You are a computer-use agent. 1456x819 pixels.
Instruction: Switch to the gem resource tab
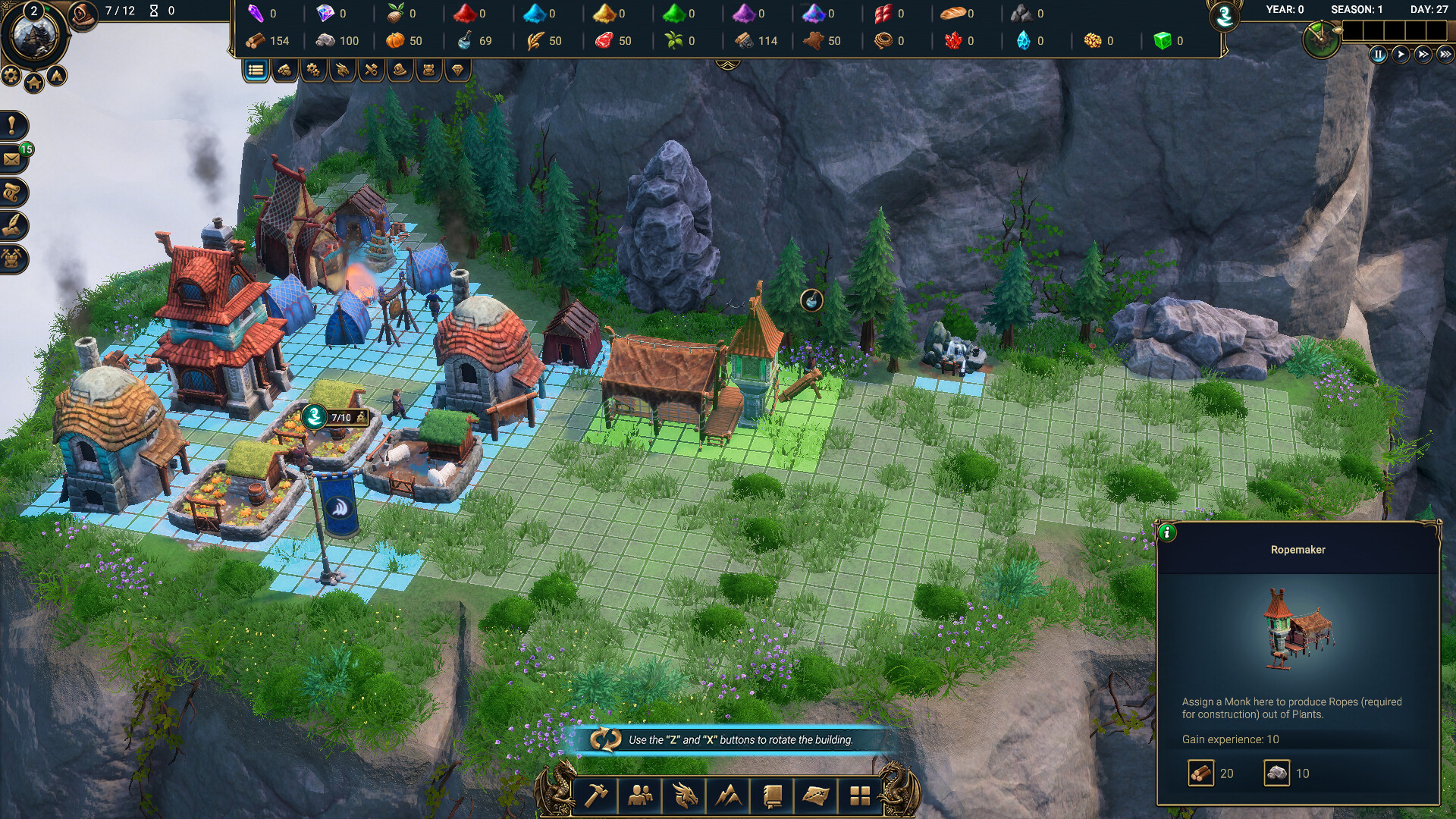[457, 71]
